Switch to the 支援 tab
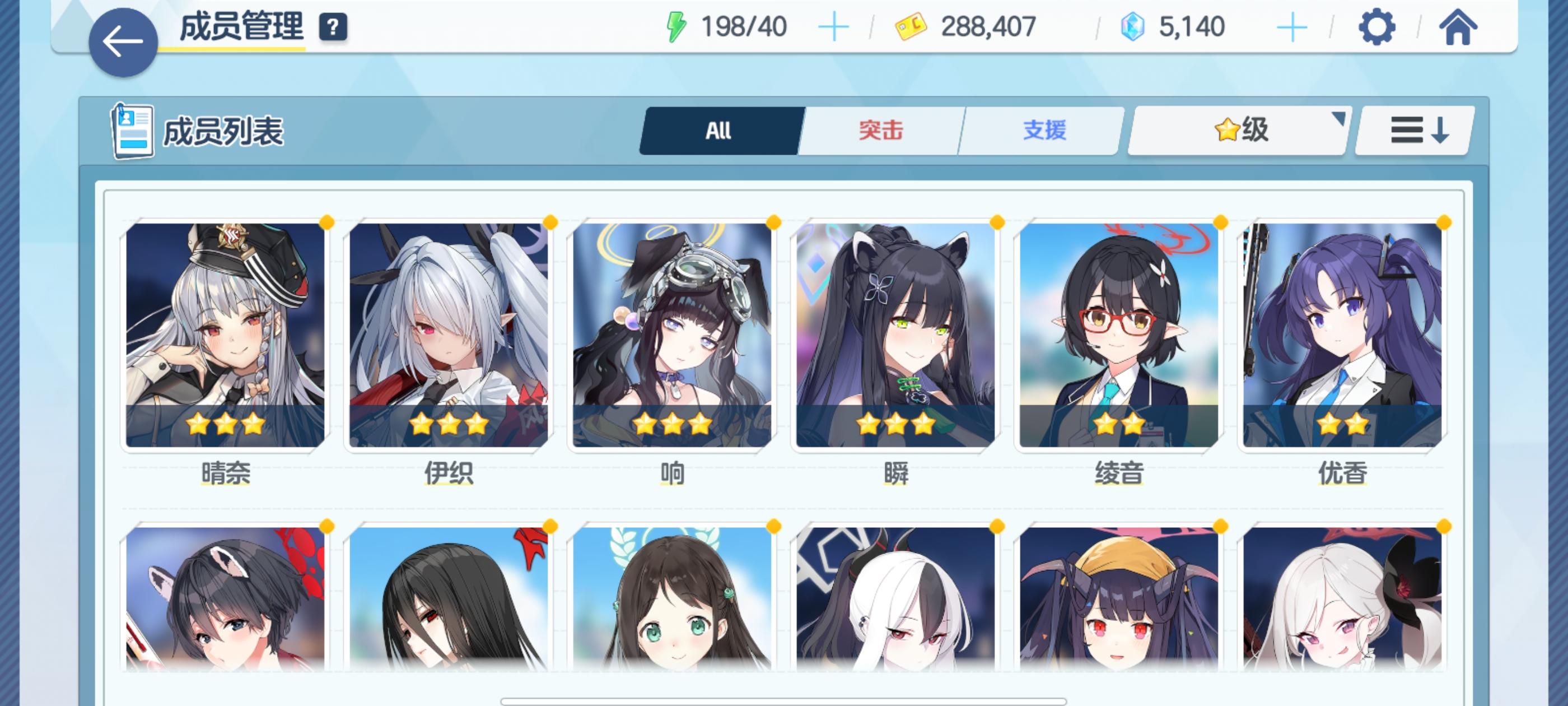Viewport: 1568px width, 706px height. tap(1044, 129)
